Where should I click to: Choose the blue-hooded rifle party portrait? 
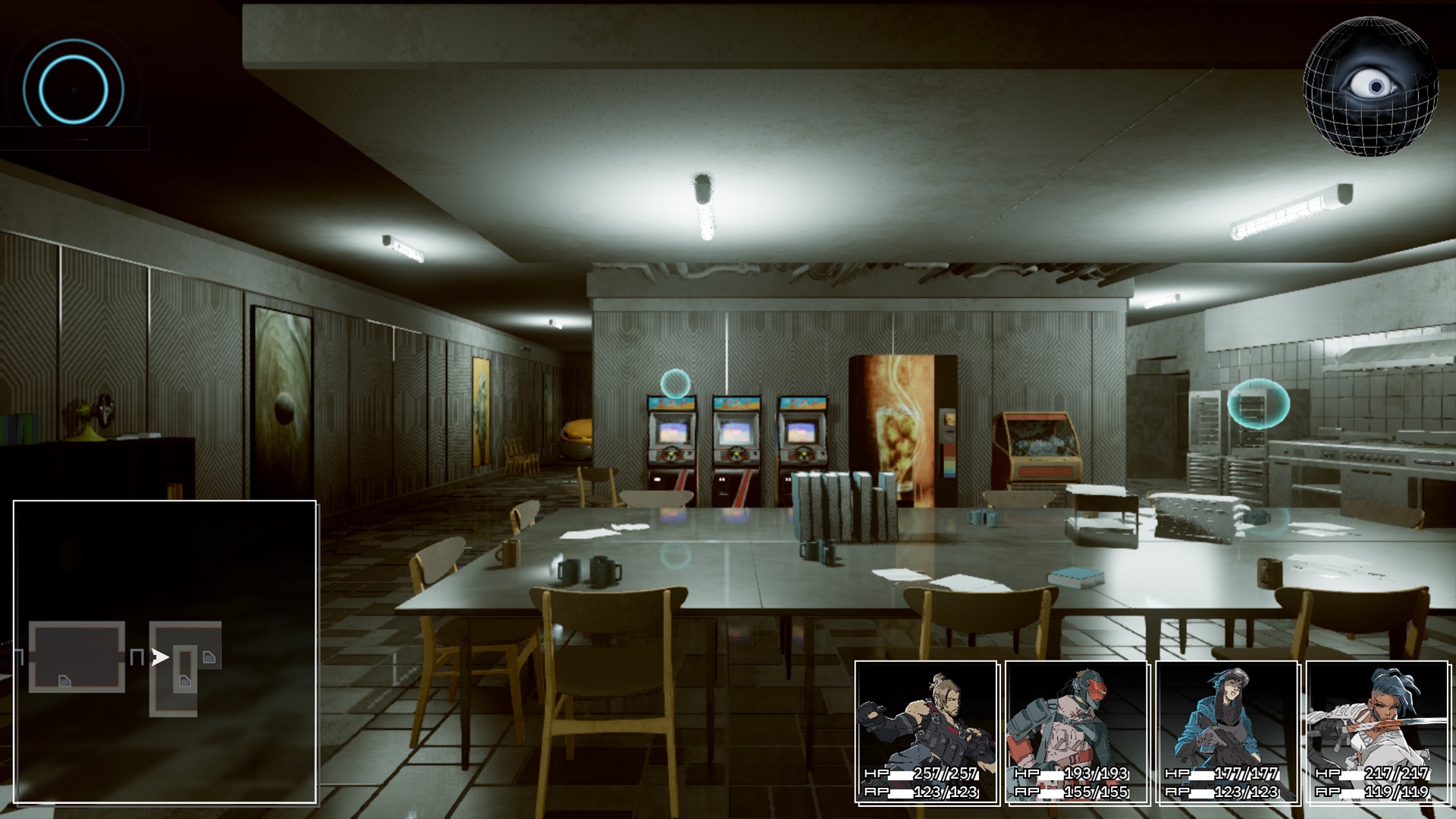1227,732
